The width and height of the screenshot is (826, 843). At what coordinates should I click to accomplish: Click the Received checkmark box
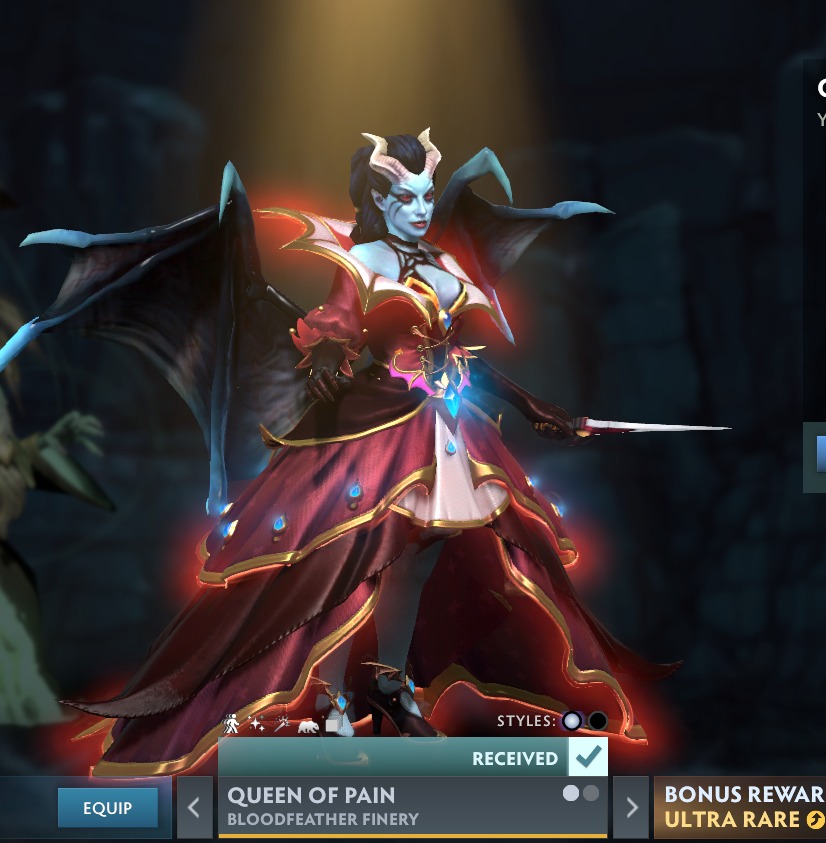point(588,758)
